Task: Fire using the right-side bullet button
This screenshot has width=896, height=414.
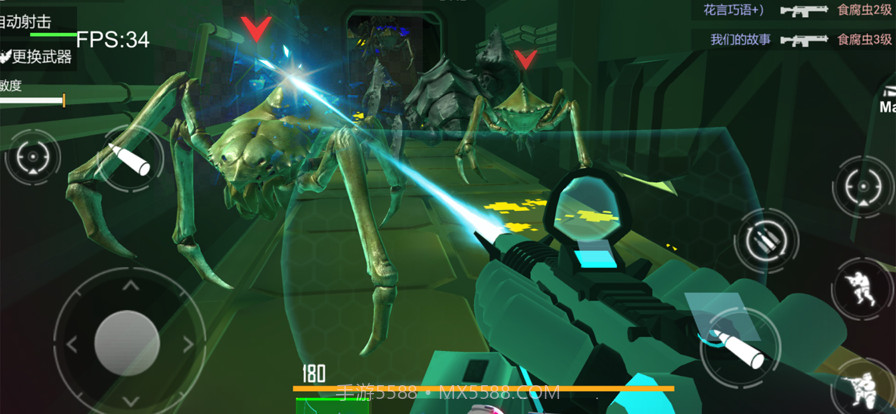Action: click(x=740, y=343)
